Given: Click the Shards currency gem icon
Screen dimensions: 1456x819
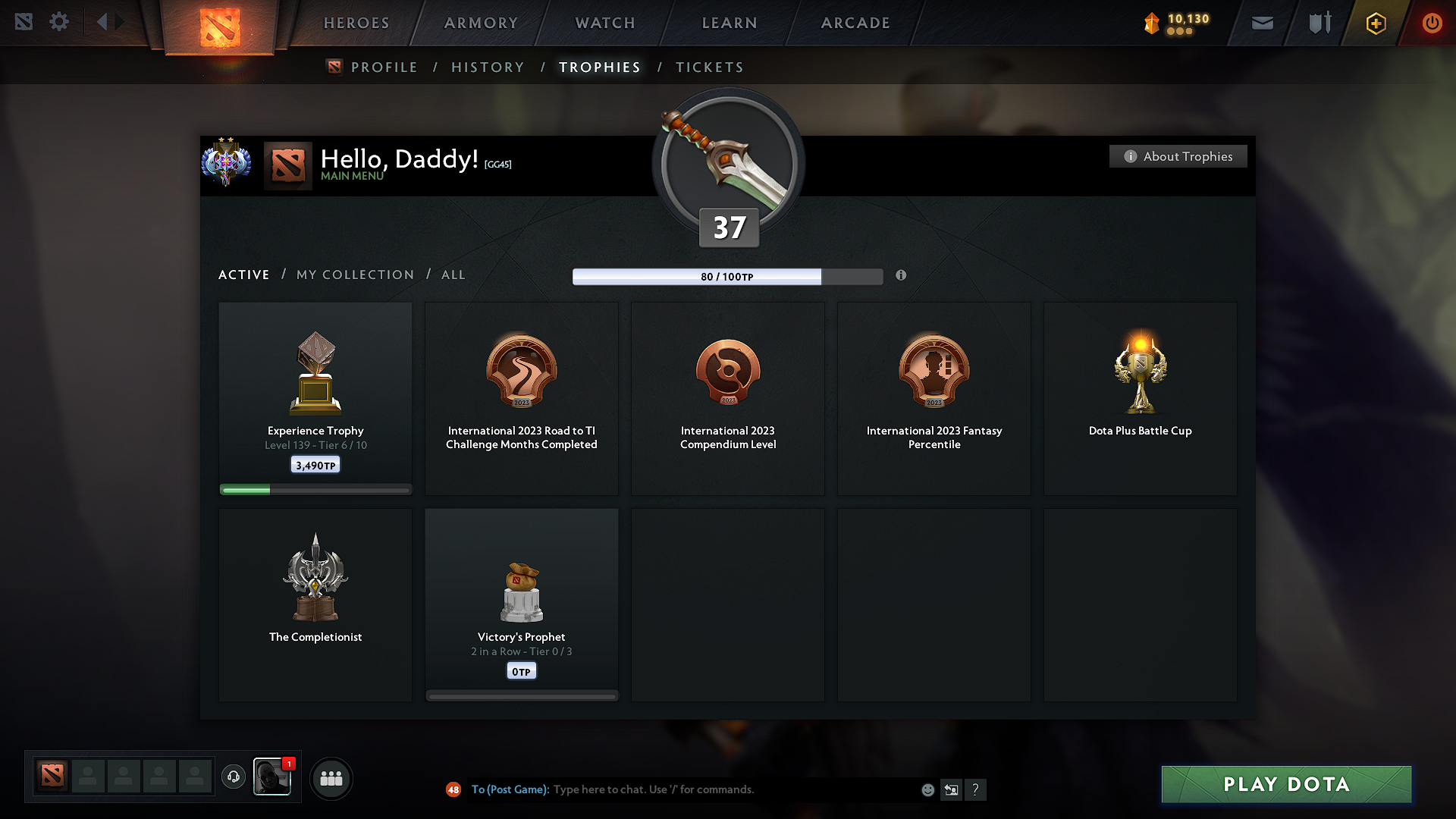Looking at the screenshot, I should [1150, 23].
